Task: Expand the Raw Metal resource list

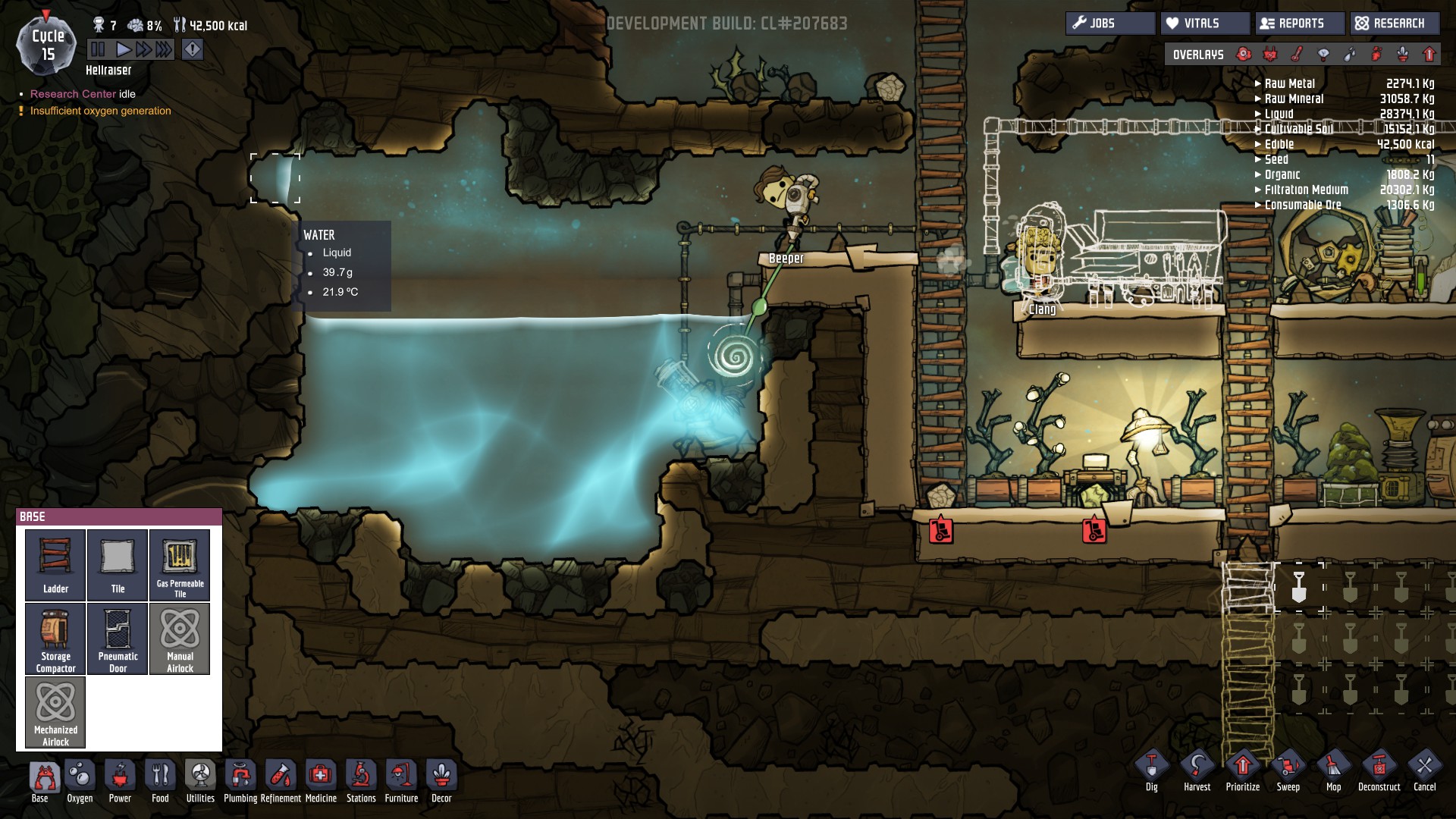Action: pos(1289,83)
